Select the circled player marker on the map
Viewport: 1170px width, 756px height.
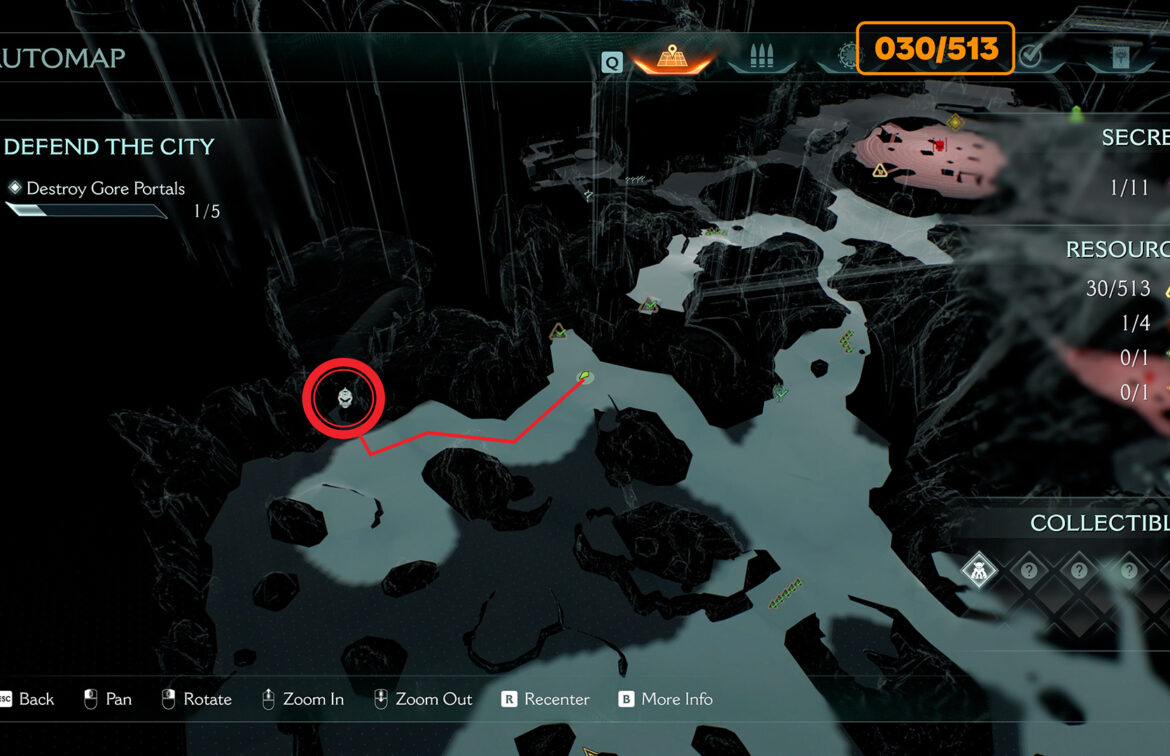coord(344,399)
